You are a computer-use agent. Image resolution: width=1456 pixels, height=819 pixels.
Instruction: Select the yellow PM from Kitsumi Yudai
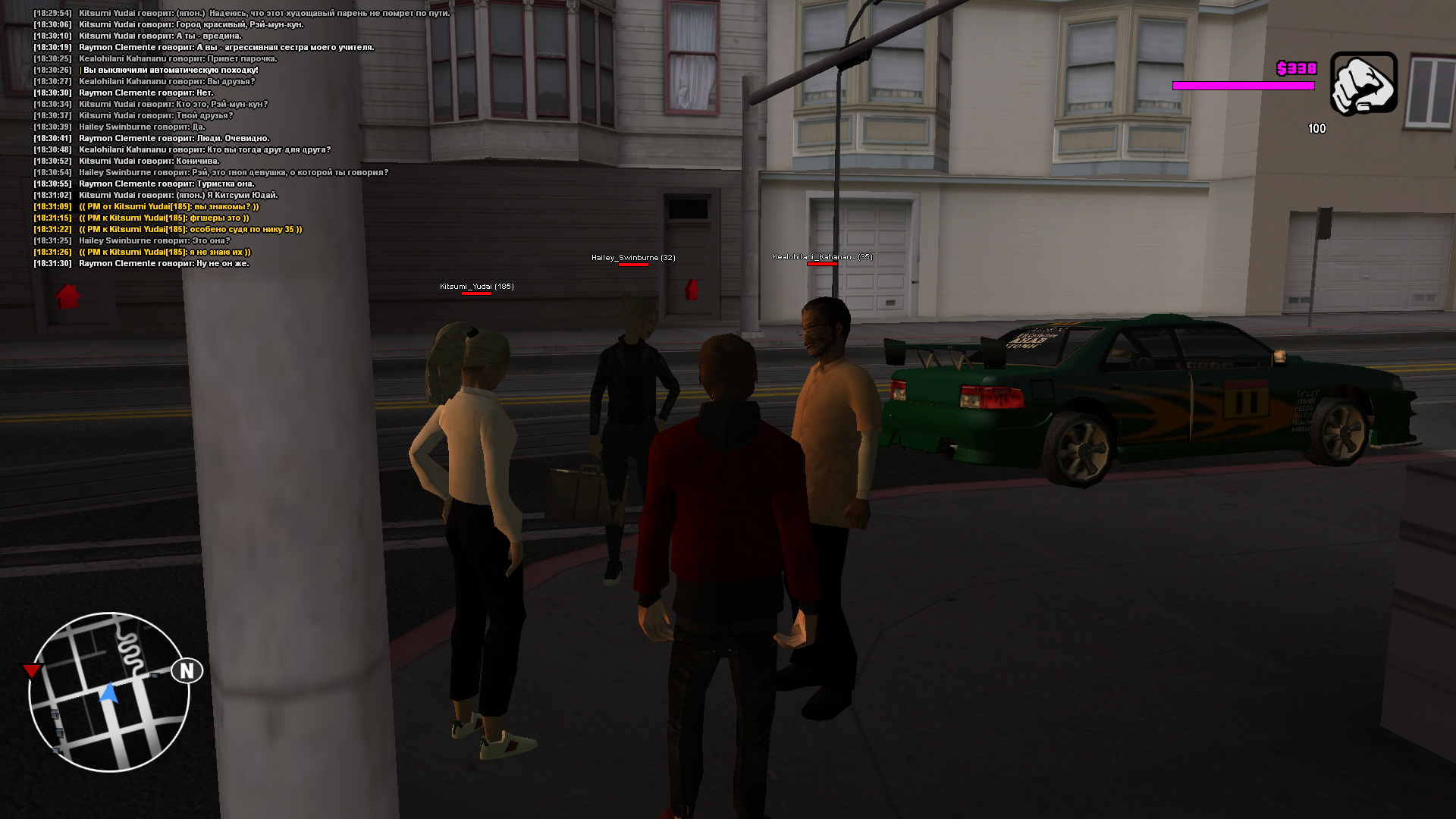click(x=168, y=207)
